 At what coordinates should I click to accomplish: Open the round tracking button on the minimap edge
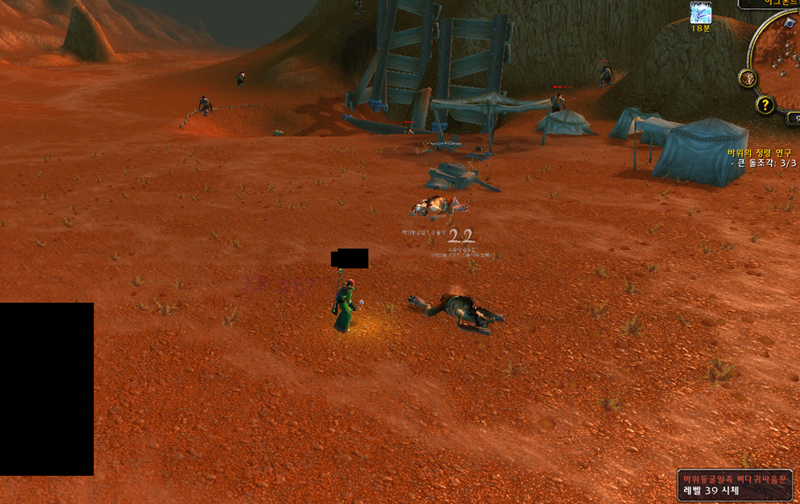pyautogui.click(x=747, y=78)
